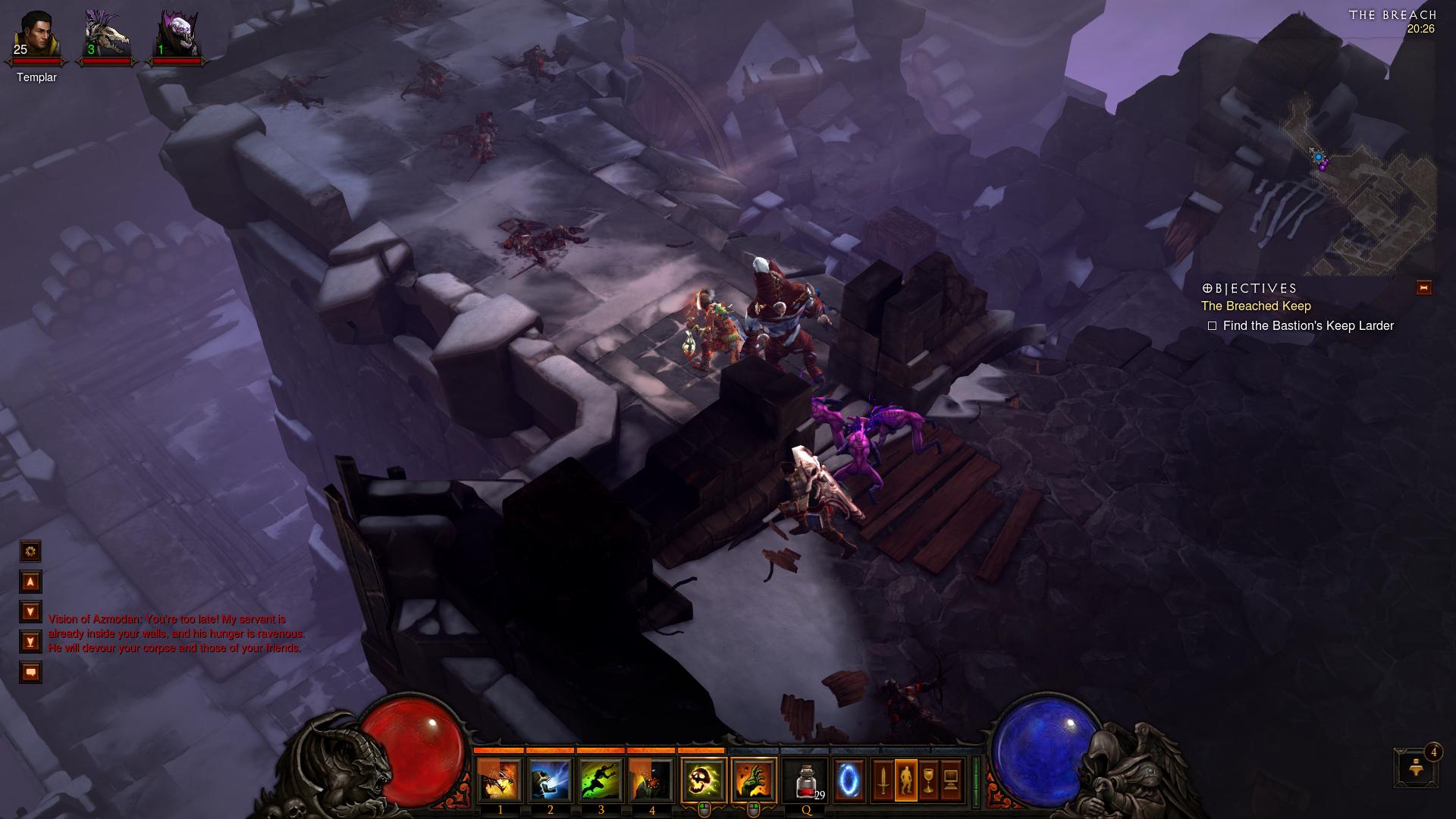Collapse the Objectives tracker
1456x819 pixels.
point(1423,287)
